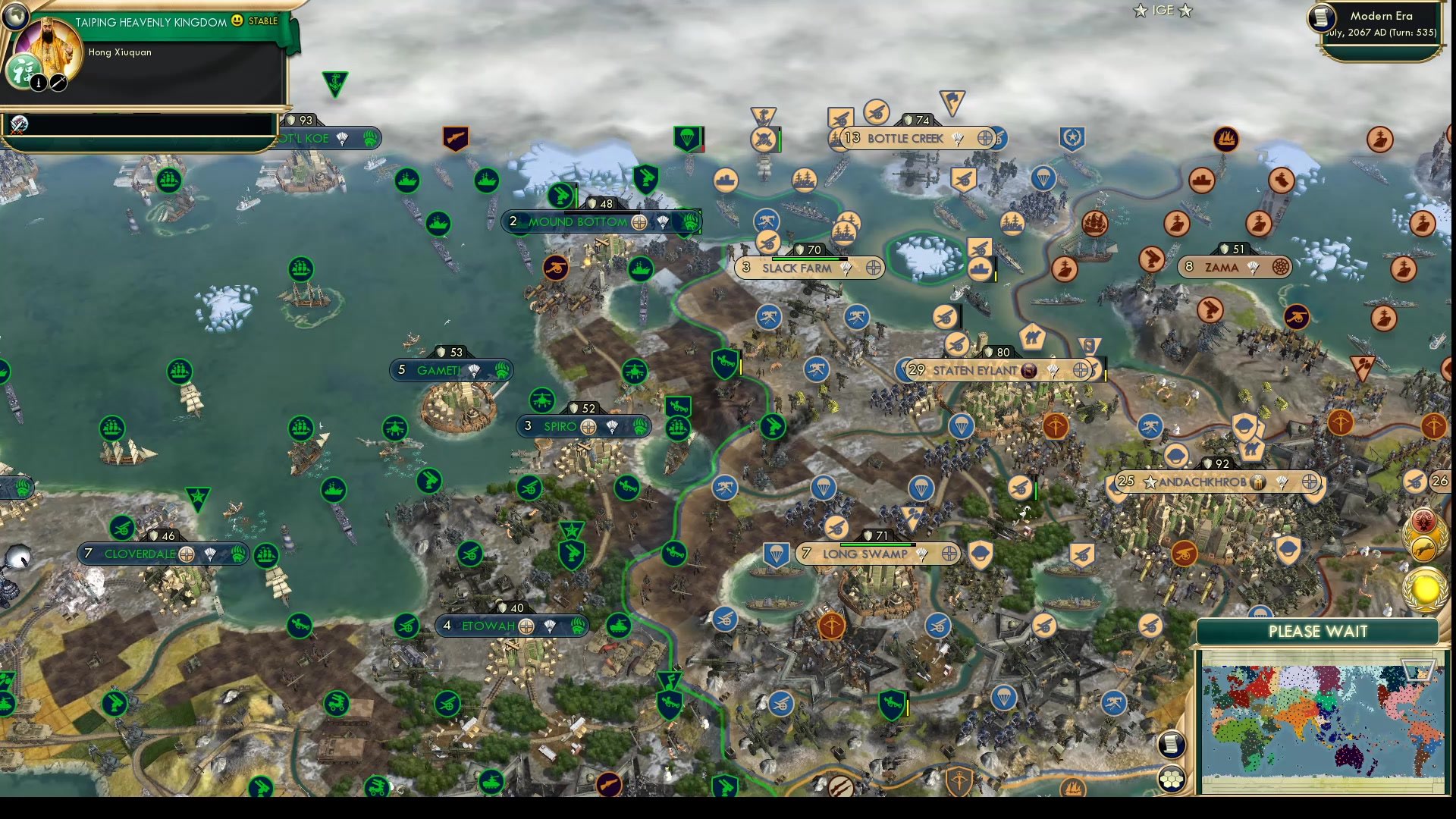Click the info icon below the leader portrait
Screen dimensions: 1456x819
click(x=39, y=83)
